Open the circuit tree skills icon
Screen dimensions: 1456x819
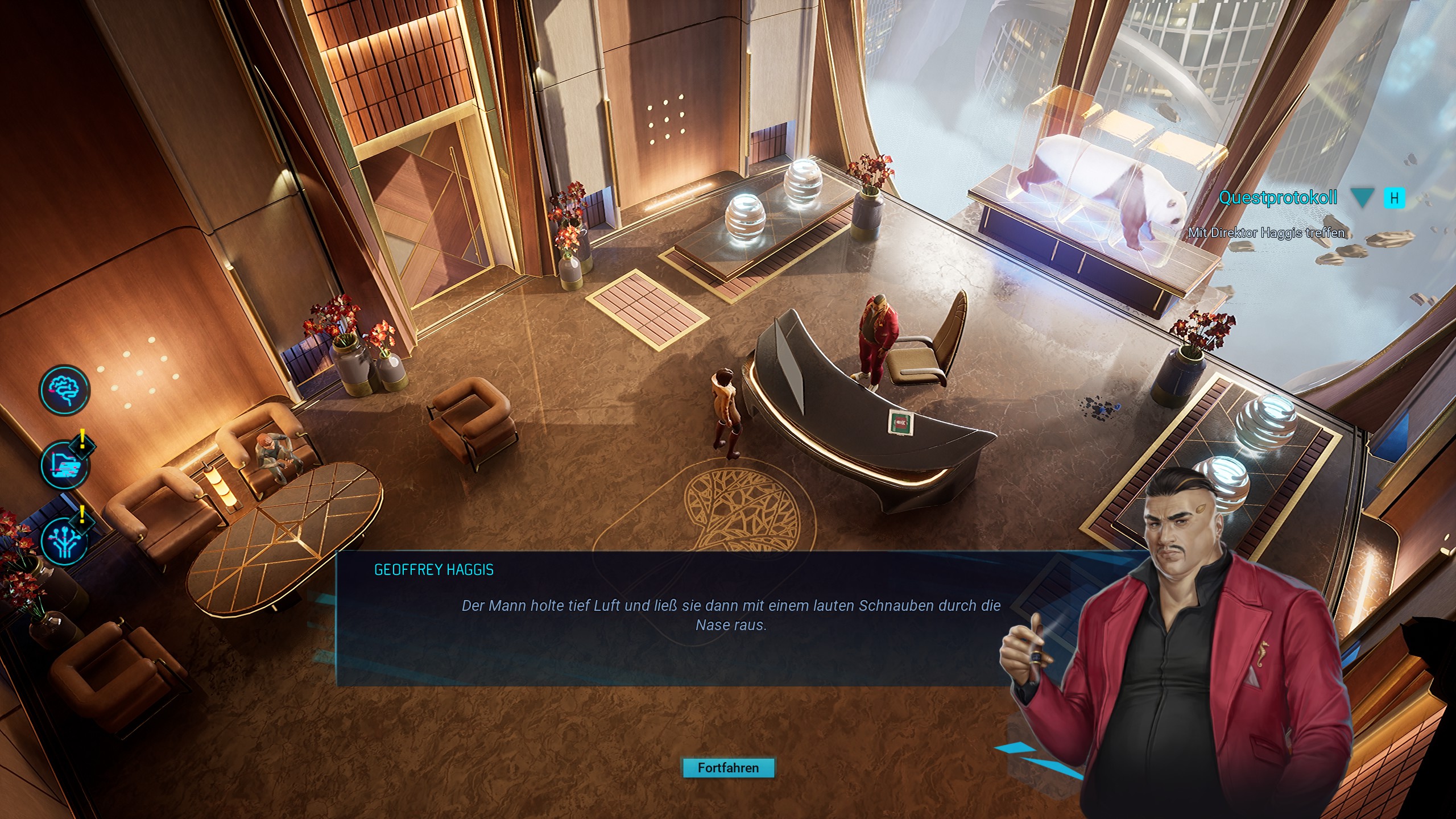pyautogui.click(x=65, y=541)
